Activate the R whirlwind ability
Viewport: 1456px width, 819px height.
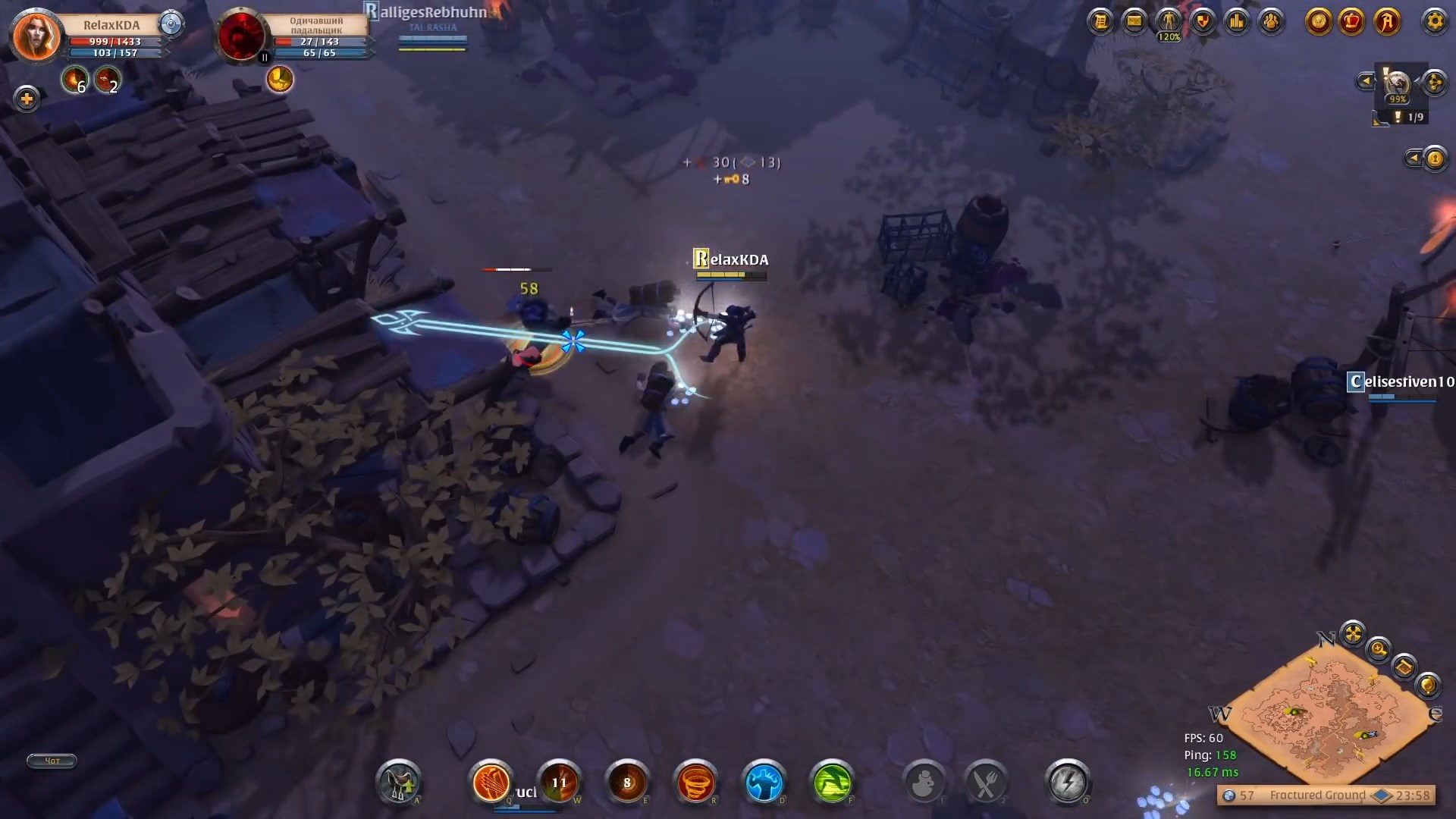point(698,783)
